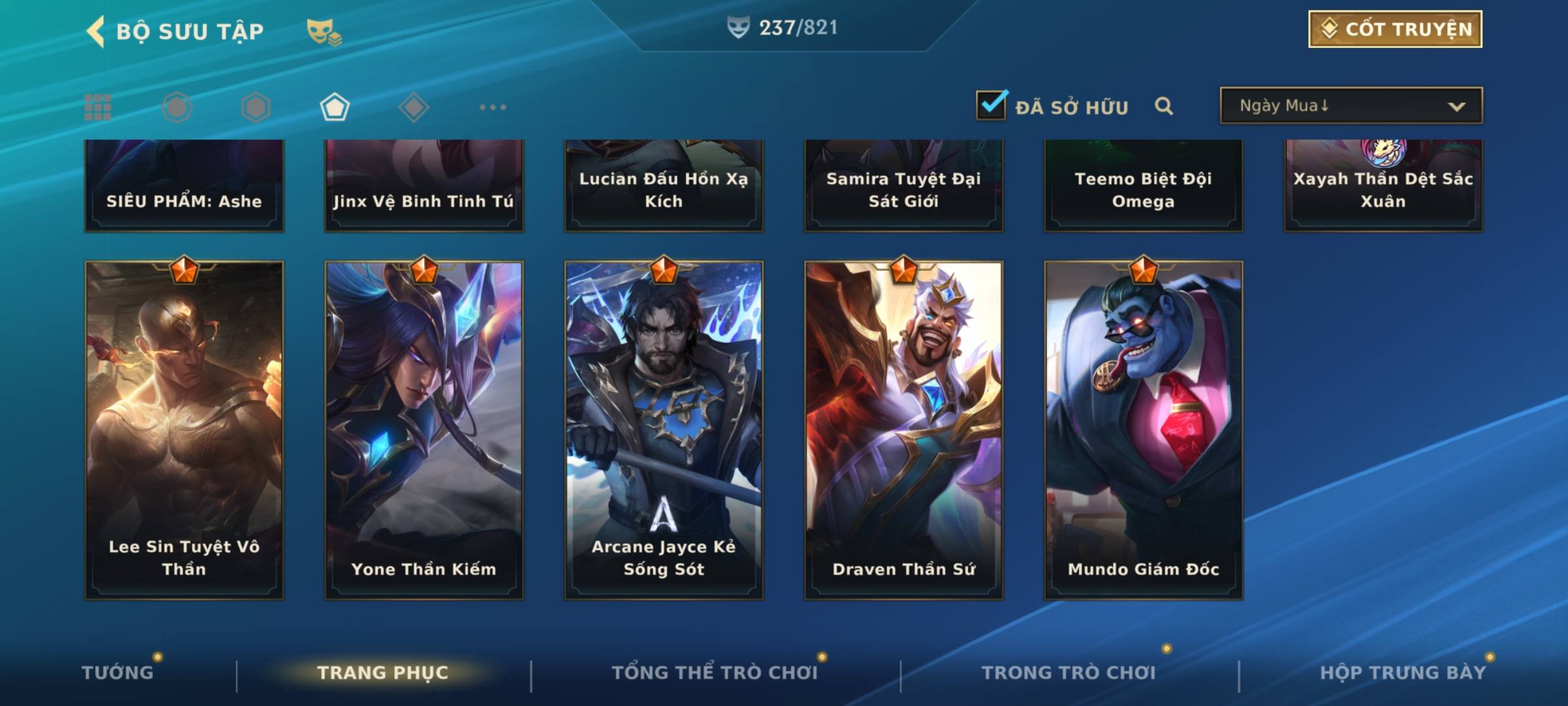View the Mundo Giám Đốc skin
The height and width of the screenshot is (706, 1568).
(x=1143, y=429)
